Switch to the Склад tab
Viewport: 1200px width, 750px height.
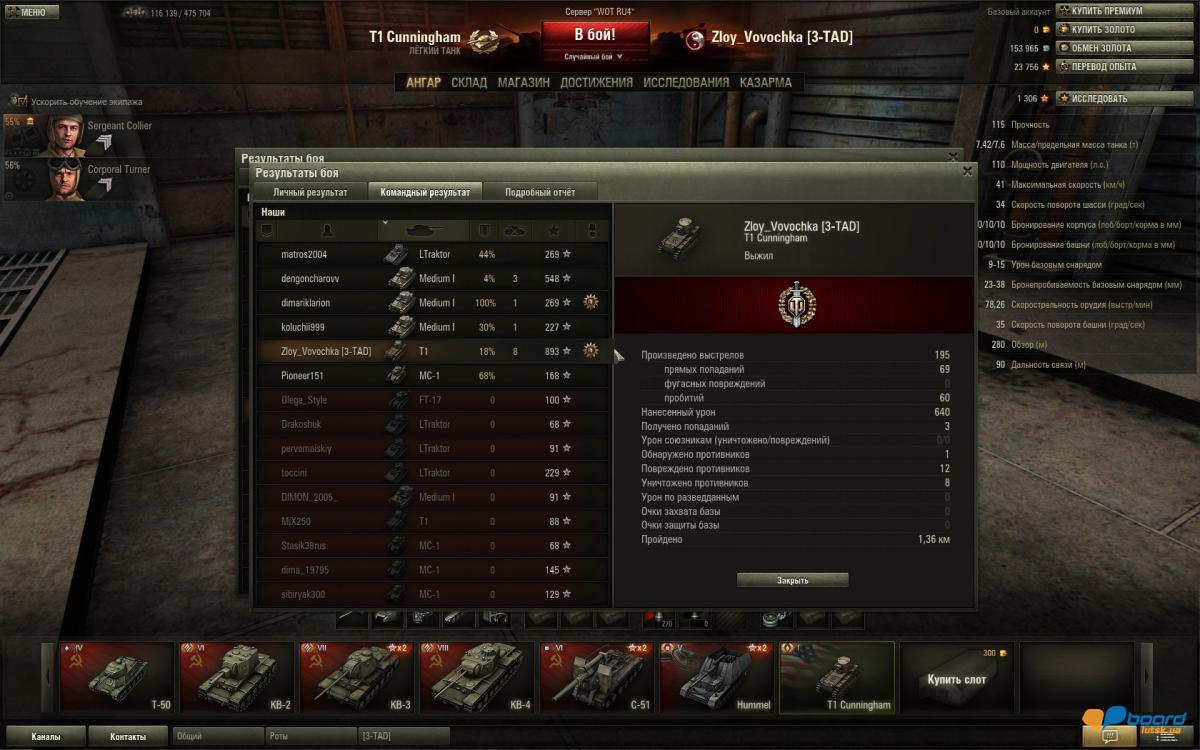click(x=469, y=82)
